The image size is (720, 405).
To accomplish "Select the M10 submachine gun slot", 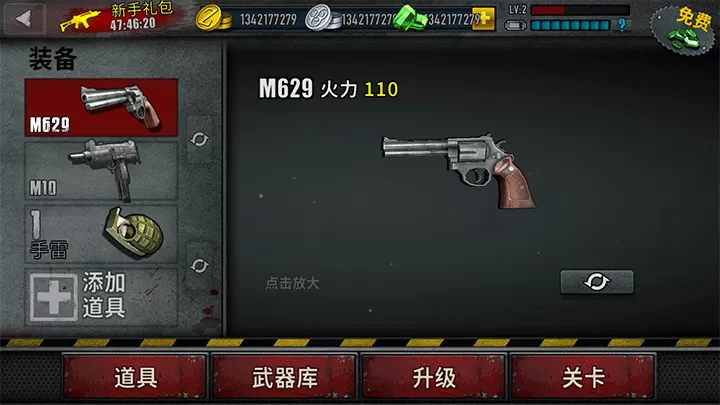I will (101, 170).
